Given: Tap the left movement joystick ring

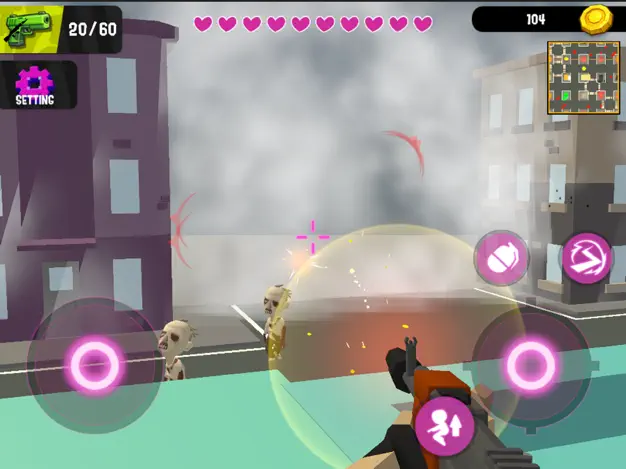Looking at the screenshot, I should pyautogui.click(x=94, y=364).
